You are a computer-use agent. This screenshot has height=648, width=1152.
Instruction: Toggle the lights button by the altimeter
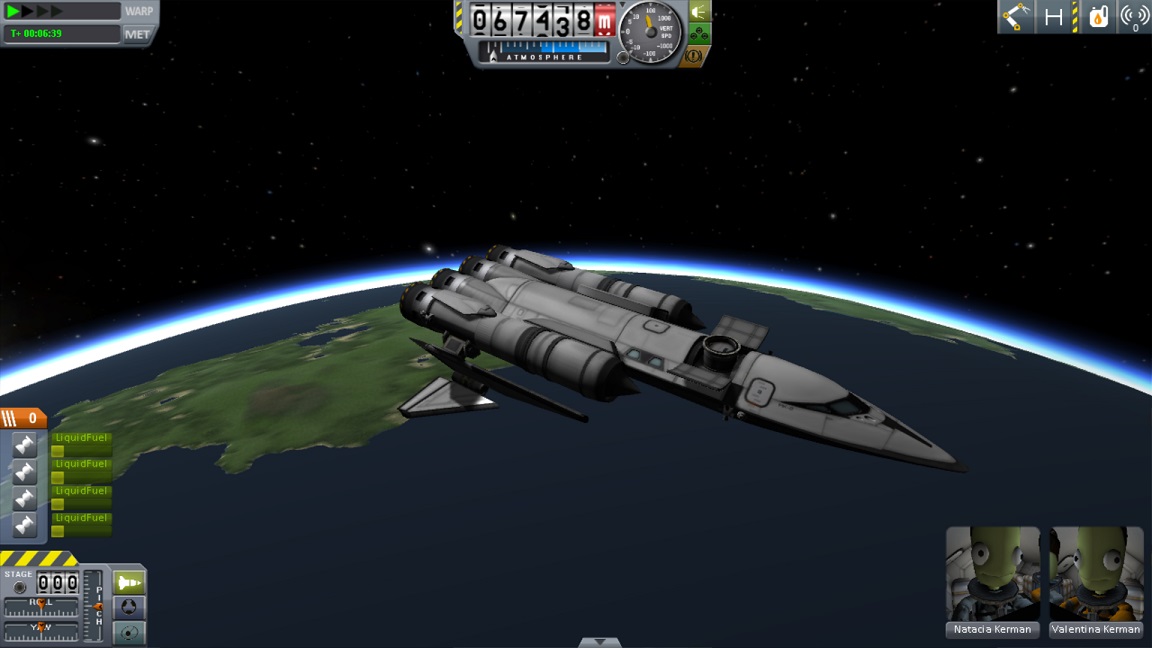700,12
